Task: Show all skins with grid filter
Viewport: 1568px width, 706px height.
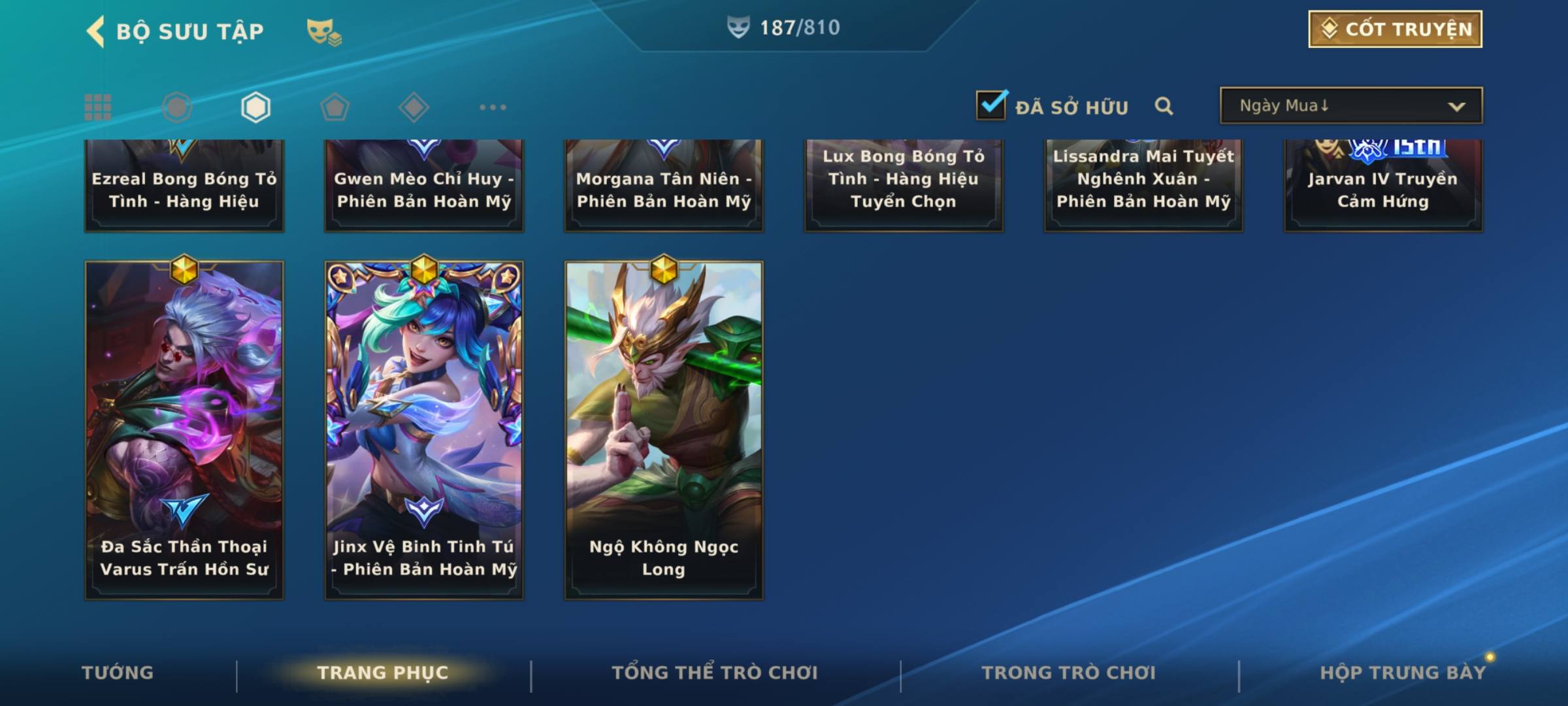Action: point(98,107)
